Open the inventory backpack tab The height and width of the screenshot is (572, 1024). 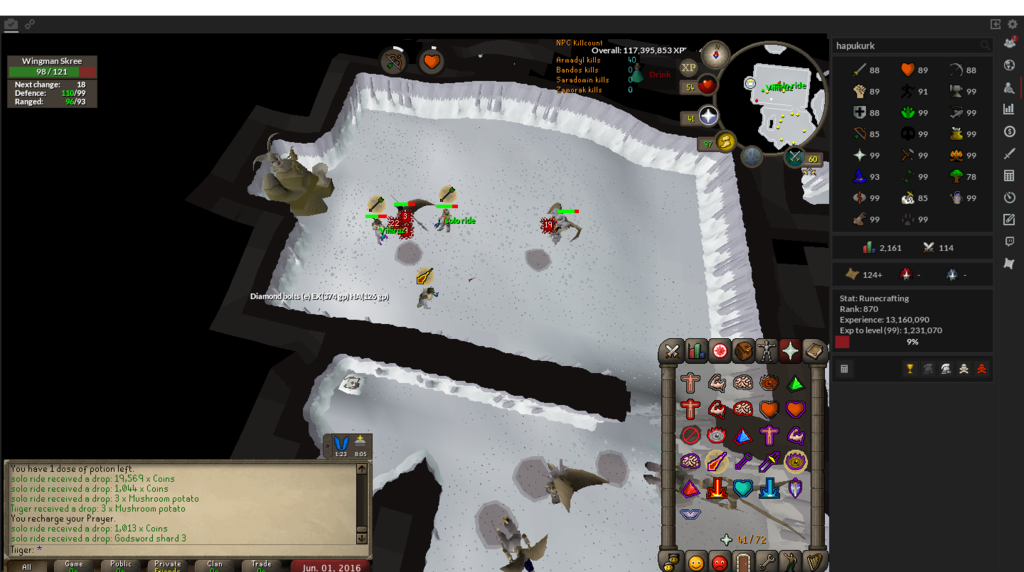[743, 351]
